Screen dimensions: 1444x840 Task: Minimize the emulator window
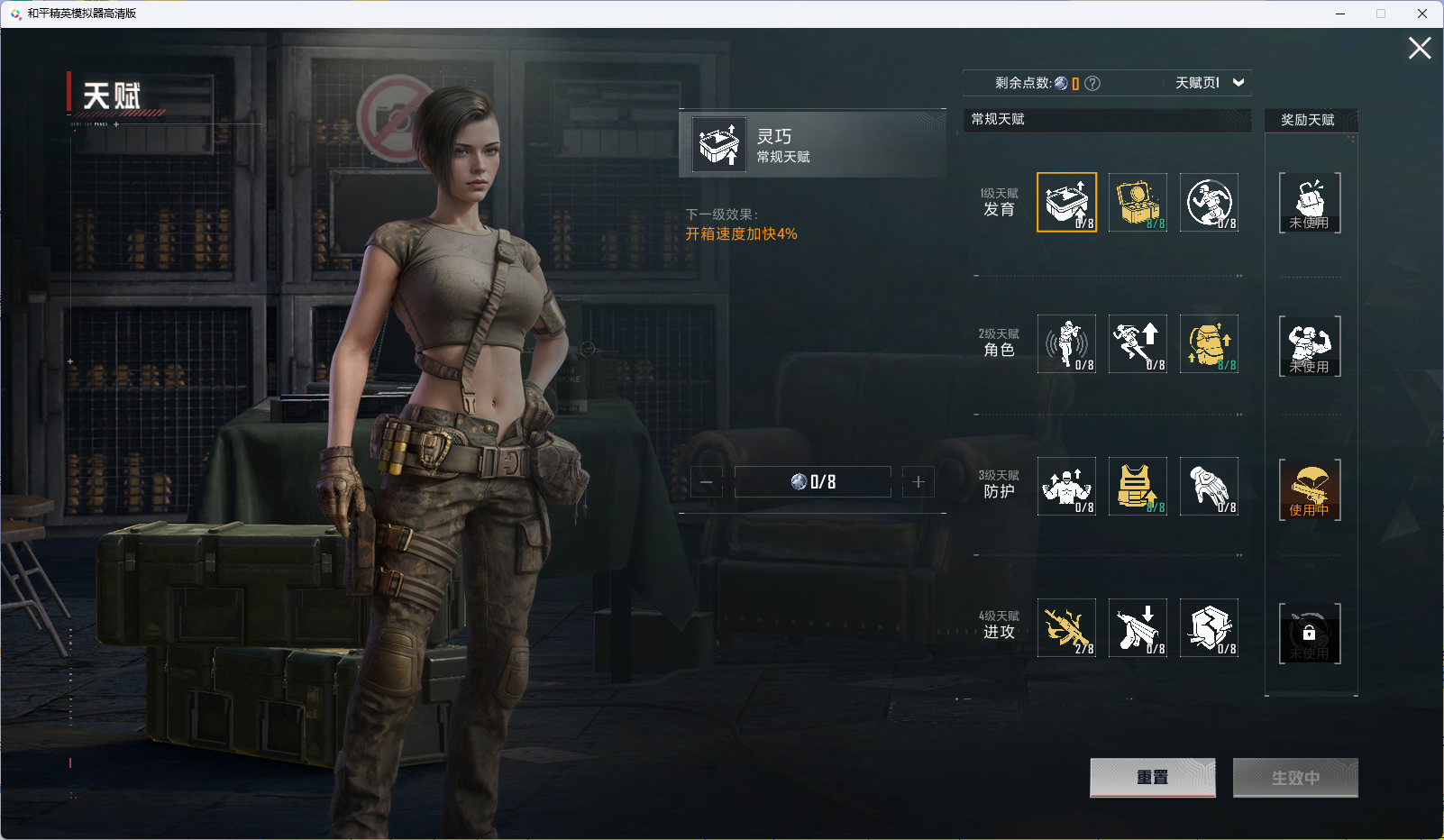1340,14
